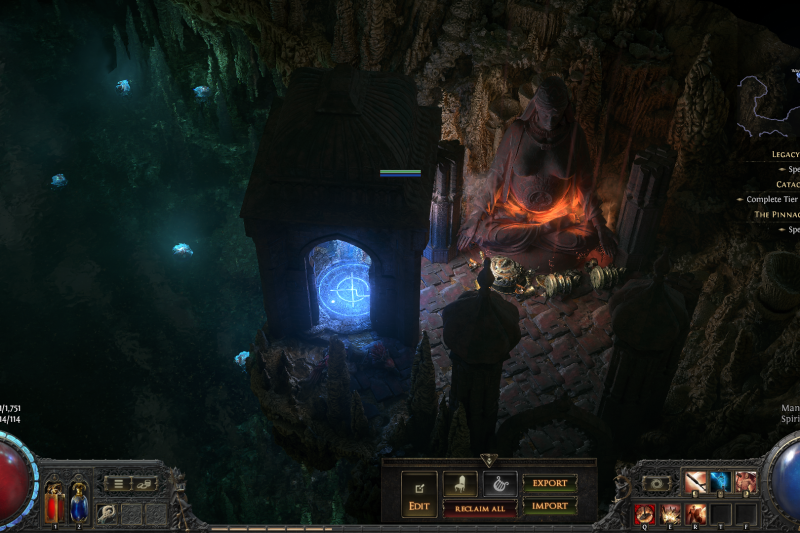This screenshot has height=533, width=800.
Task: Select the coiled rope charm slot
Action: point(104,510)
